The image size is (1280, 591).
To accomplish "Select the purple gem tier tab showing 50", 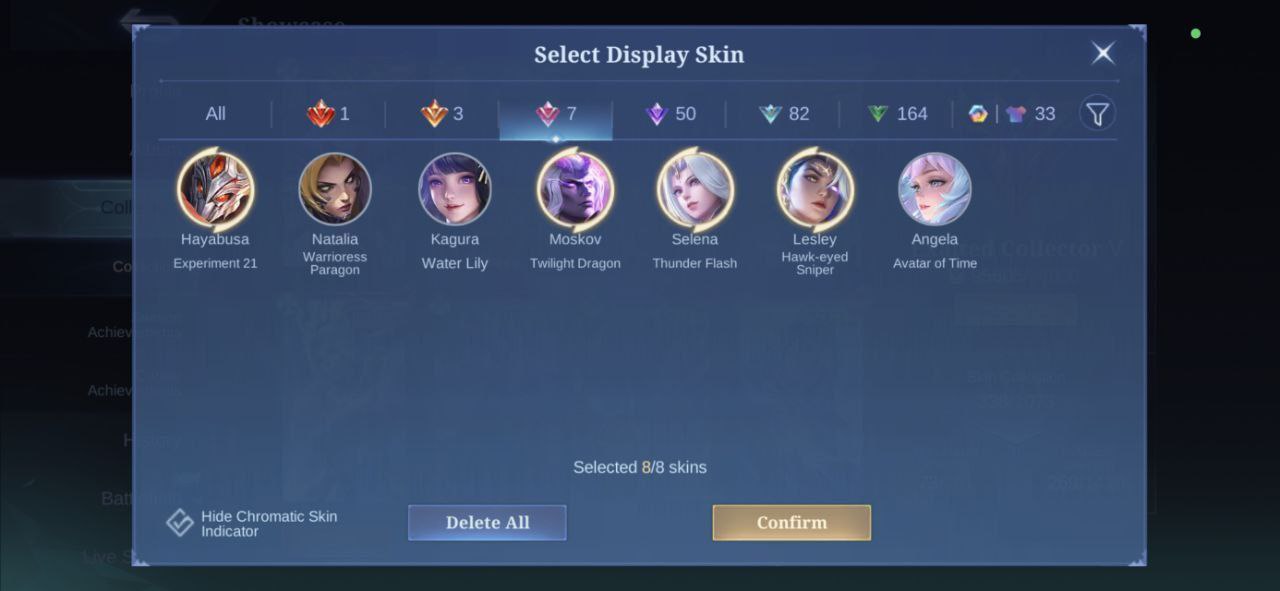I will (670, 114).
